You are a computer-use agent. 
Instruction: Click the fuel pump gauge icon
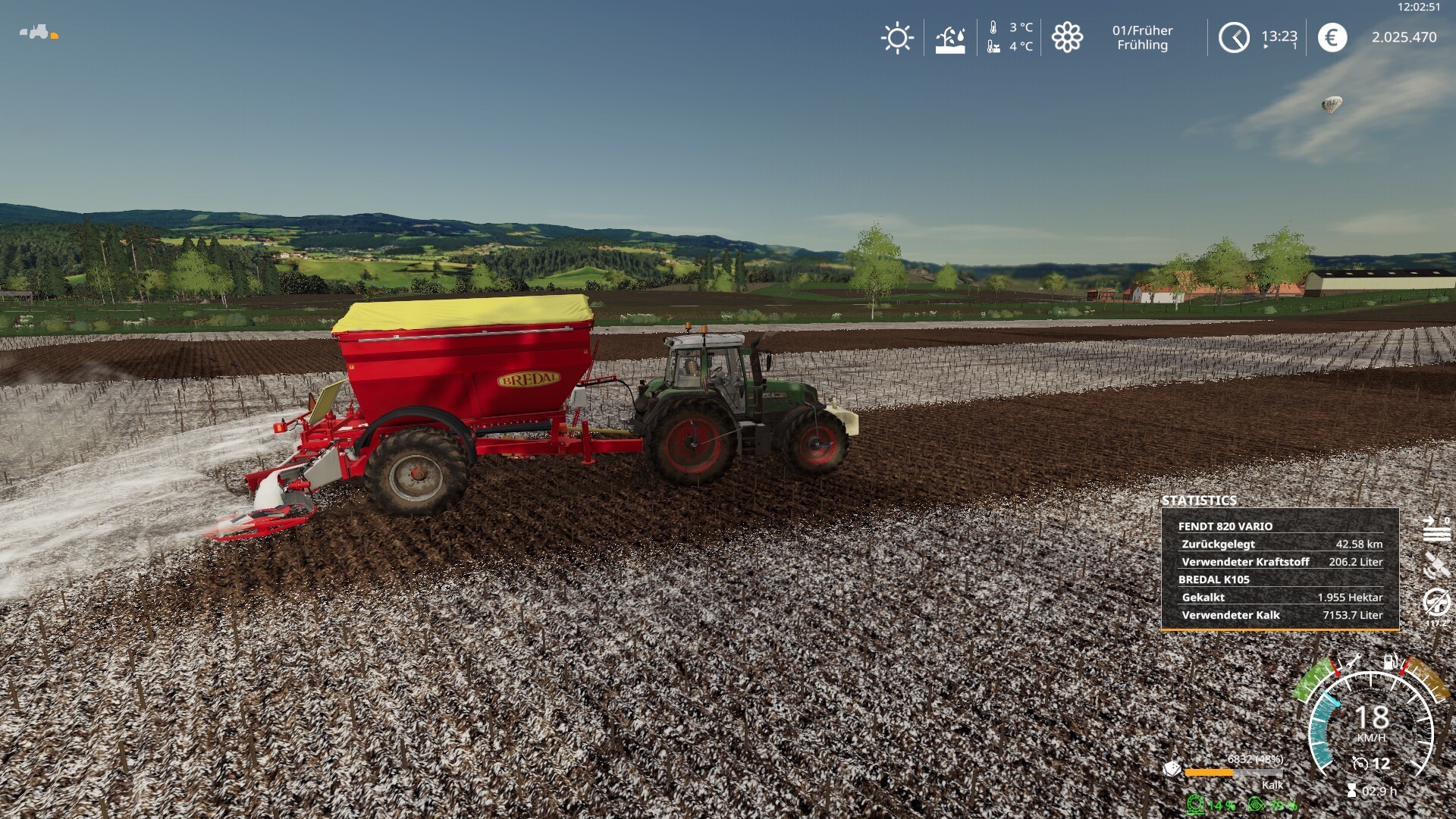[1391, 662]
